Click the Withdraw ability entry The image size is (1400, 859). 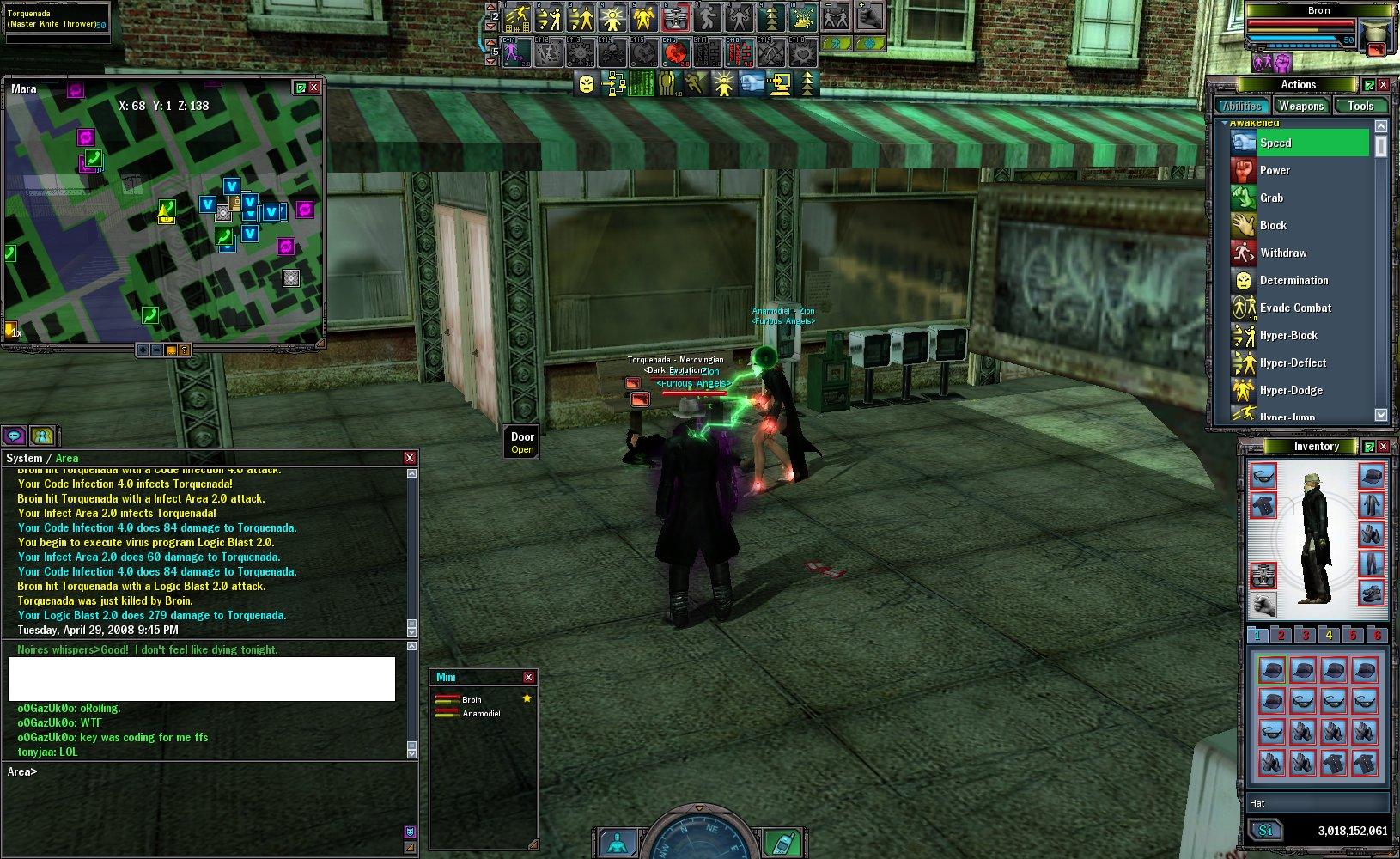point(1282,253)
